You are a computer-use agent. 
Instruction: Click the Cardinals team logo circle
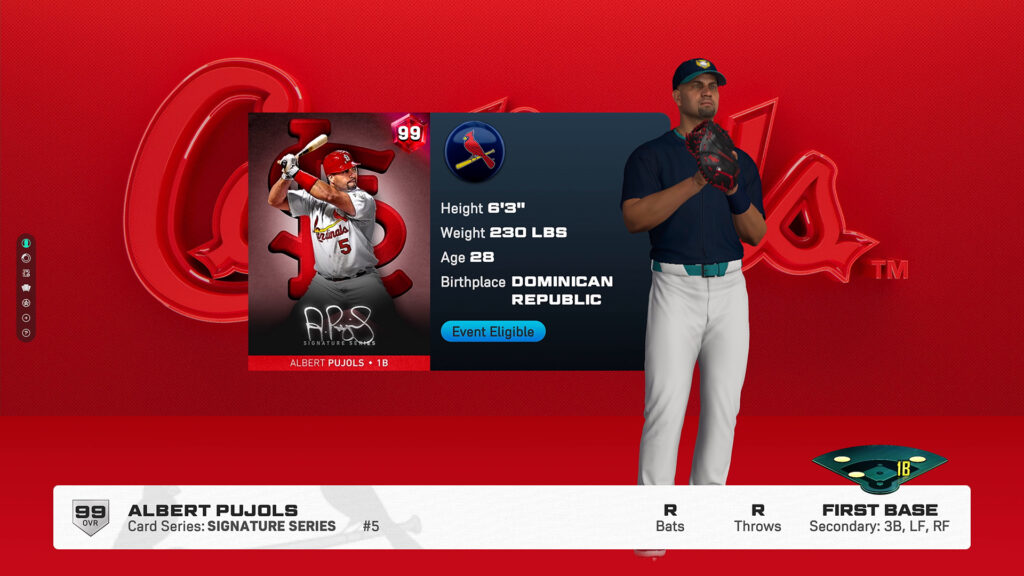pyautogui.click(x=474, y=152)
